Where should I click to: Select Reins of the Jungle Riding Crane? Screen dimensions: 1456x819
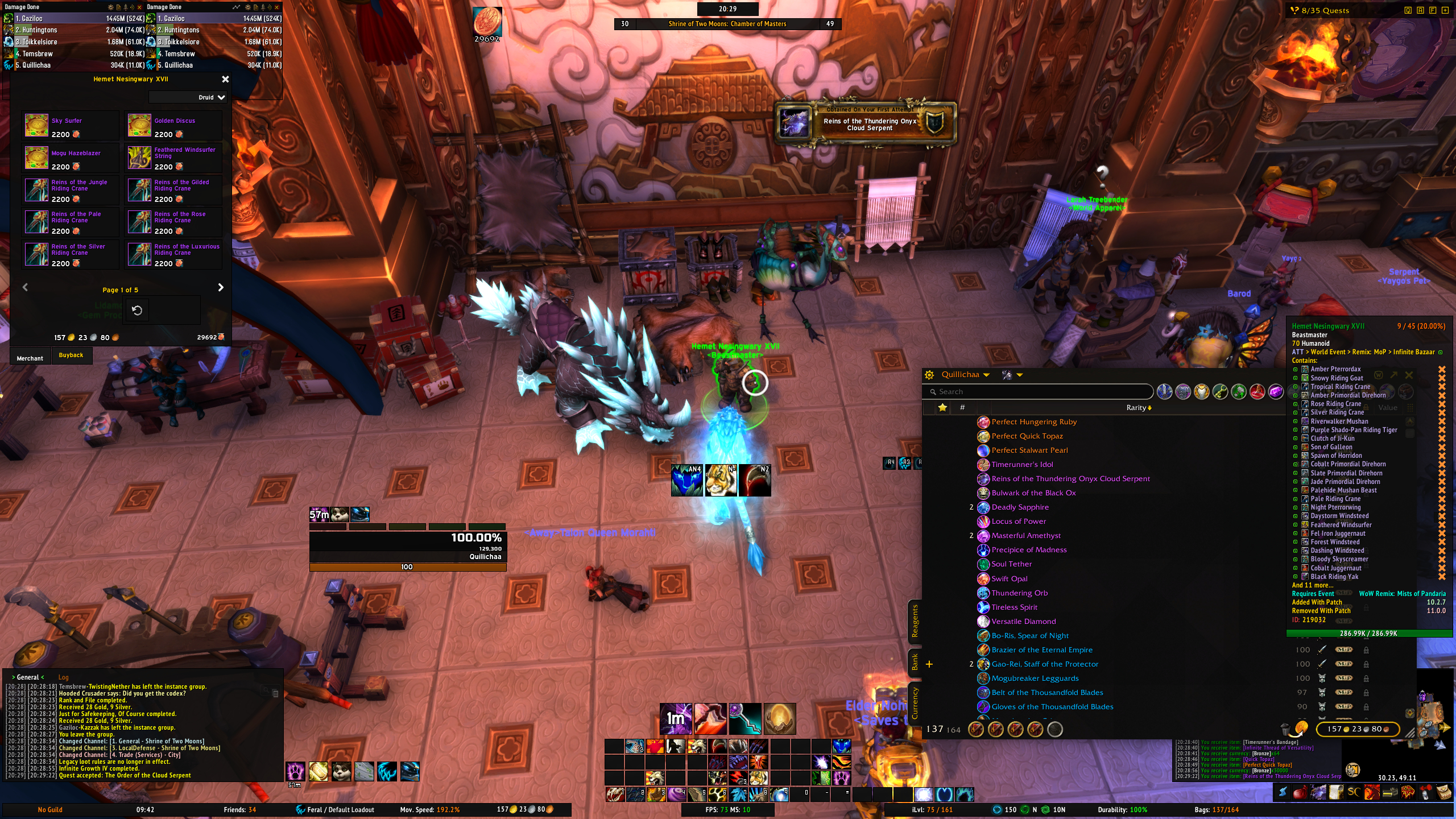pos(37,191)
